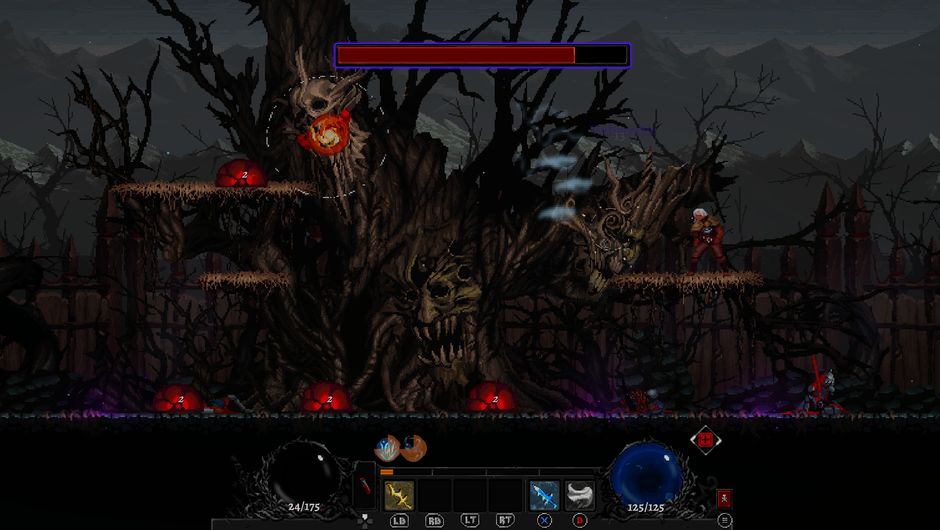Open the red skull character icon
Screen dimensions: 940x530
[724, 498]
